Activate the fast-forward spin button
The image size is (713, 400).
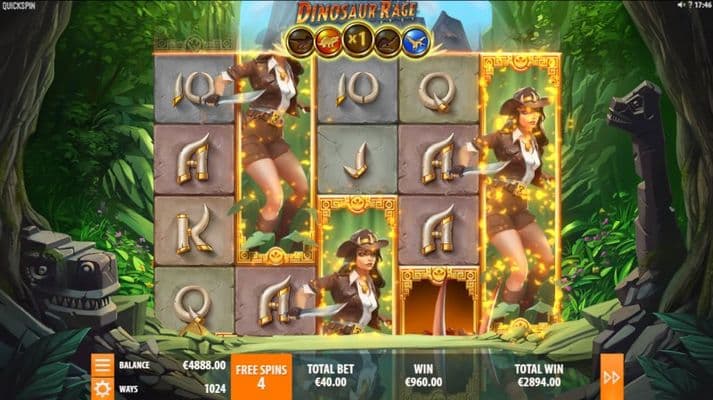coord(610,376)
